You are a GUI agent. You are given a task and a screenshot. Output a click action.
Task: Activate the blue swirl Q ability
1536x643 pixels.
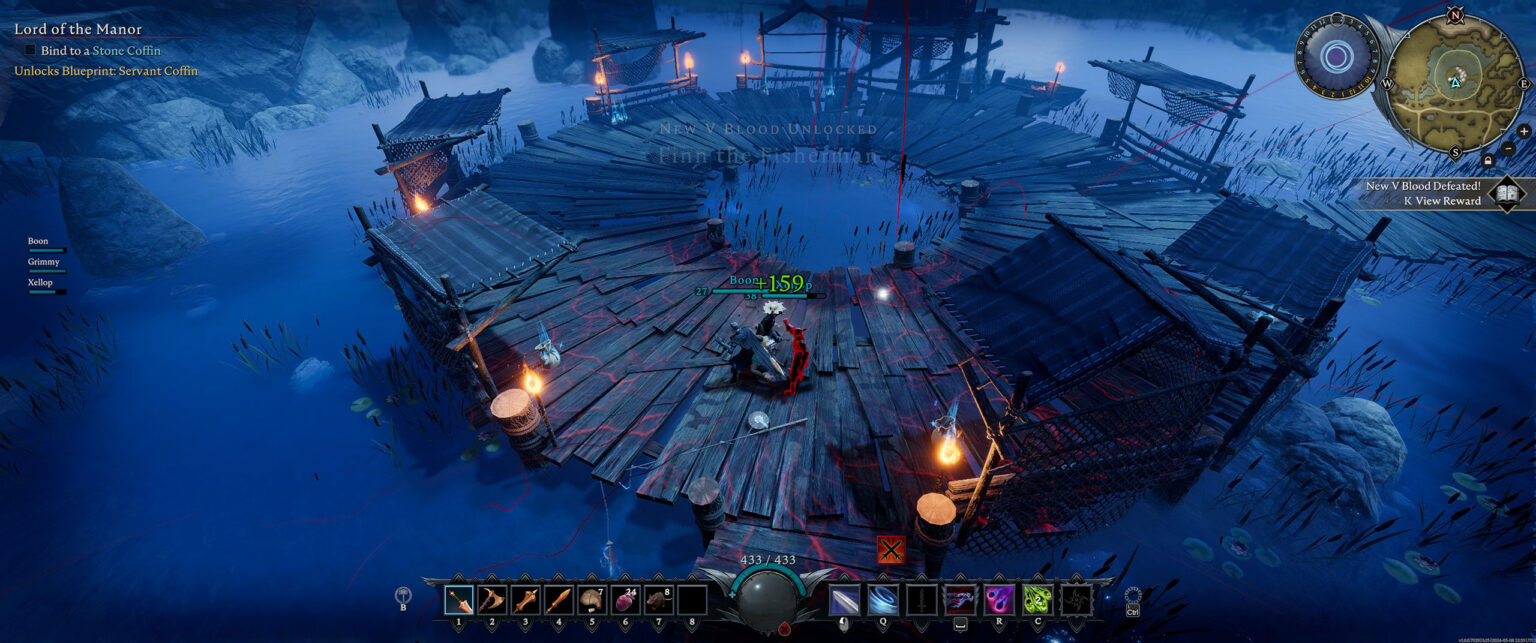pos(882,600)
